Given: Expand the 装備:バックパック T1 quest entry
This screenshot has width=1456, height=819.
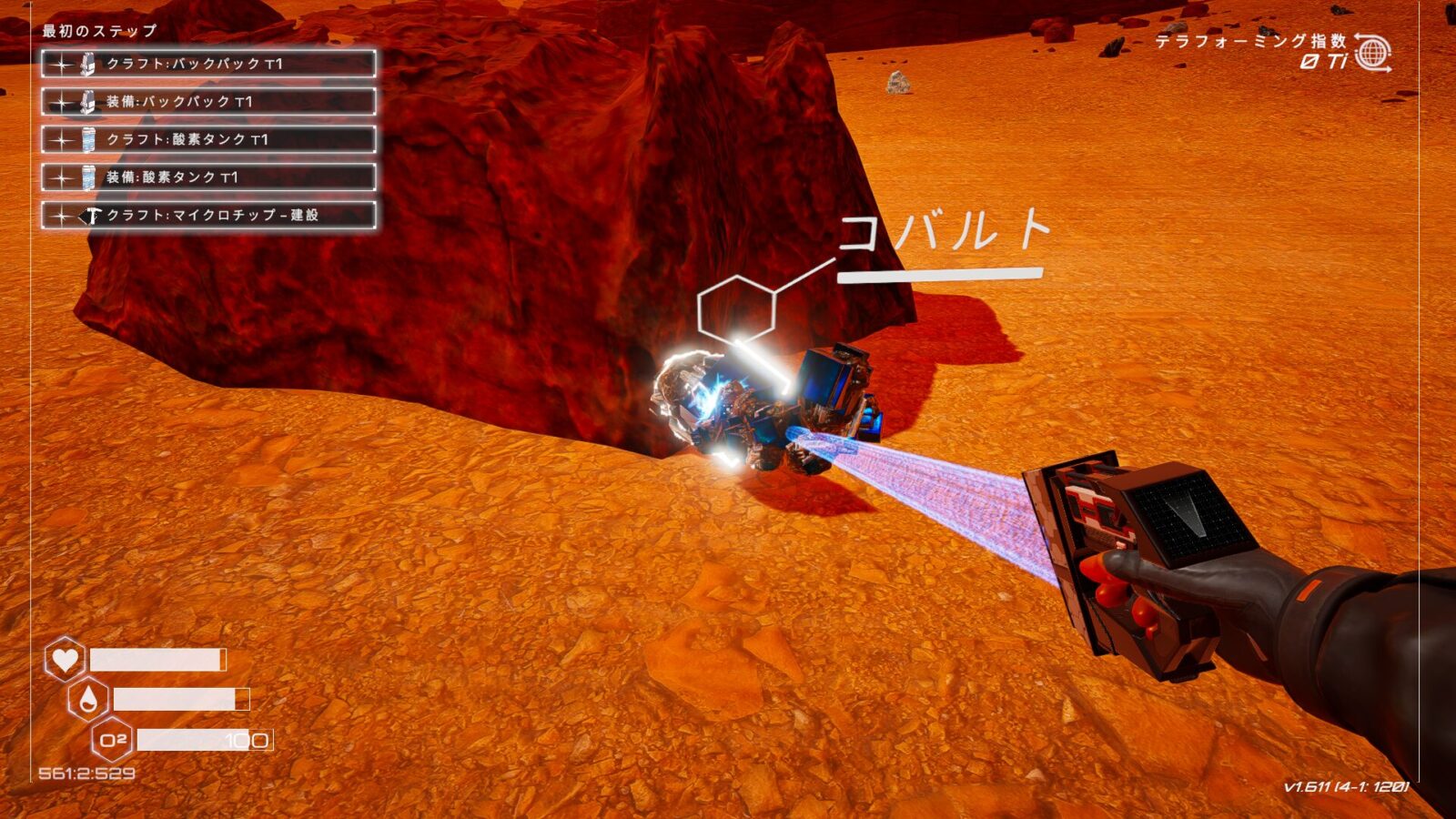Looking at the screenshot, I should tap(209, 103).
